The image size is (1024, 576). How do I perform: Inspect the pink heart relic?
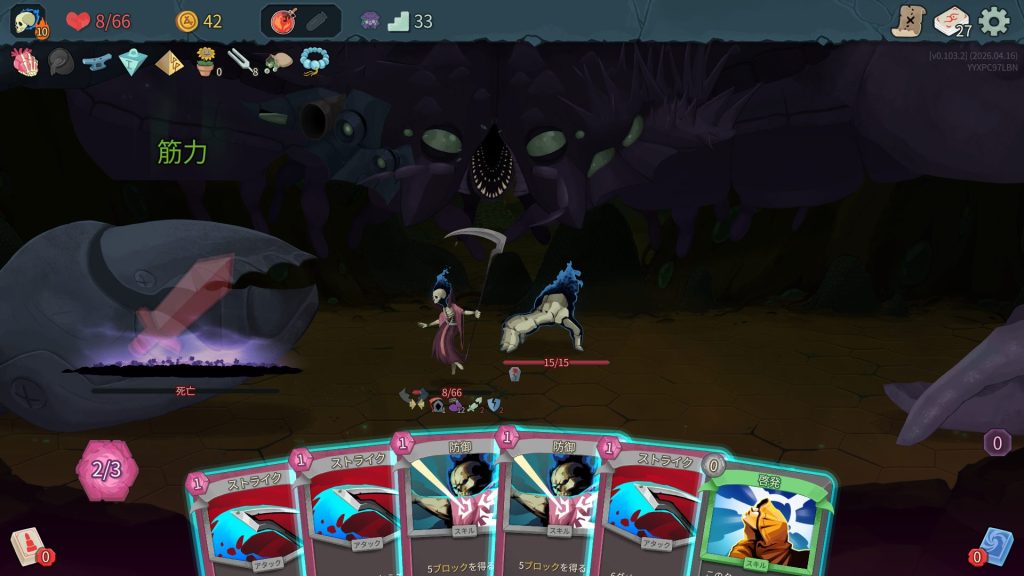[24, 62]
